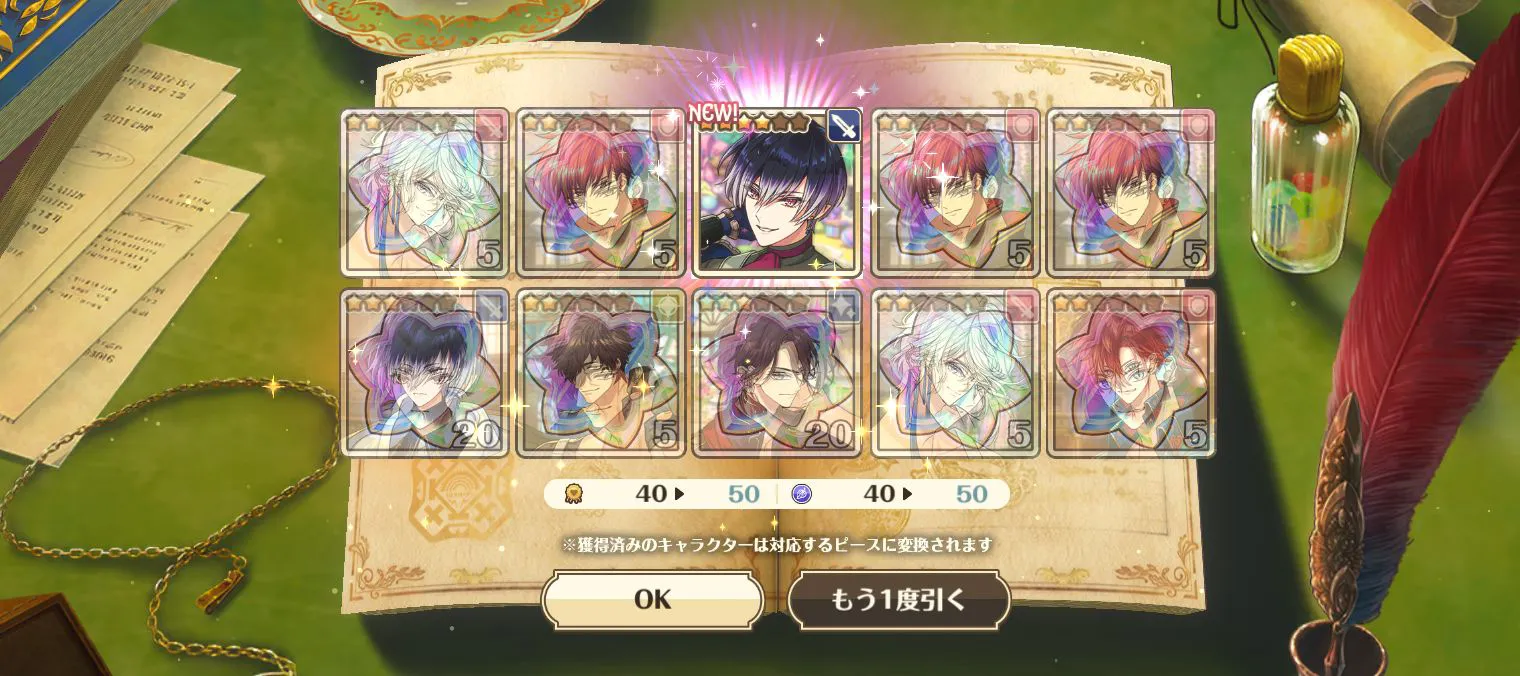Image resolution: width=1520 pixels, height=676 pixels.
Task: Select the red-haired glasses character card
Action: tap(1131, 373)
